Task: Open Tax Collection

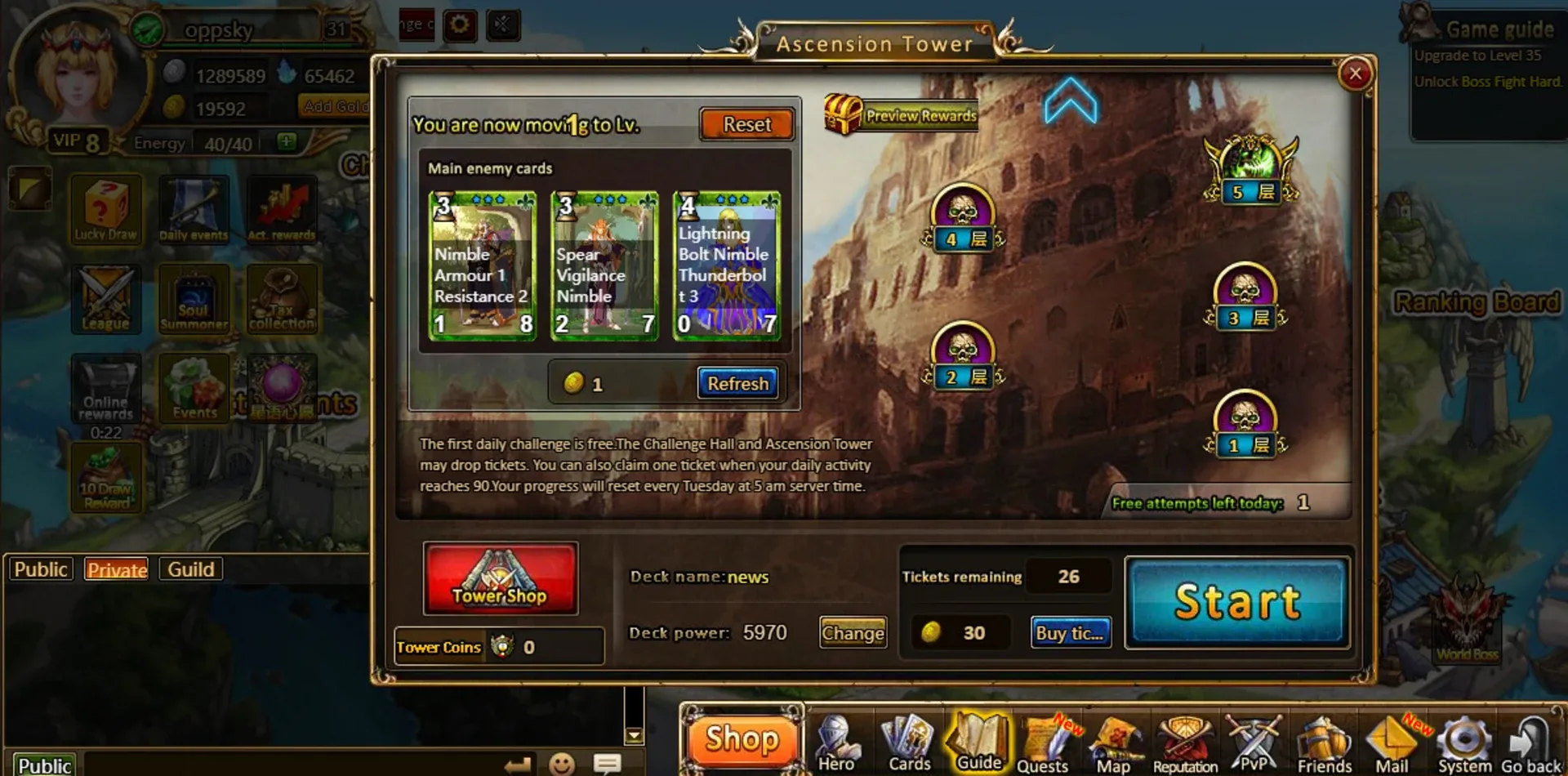Action: pos(282,300)
